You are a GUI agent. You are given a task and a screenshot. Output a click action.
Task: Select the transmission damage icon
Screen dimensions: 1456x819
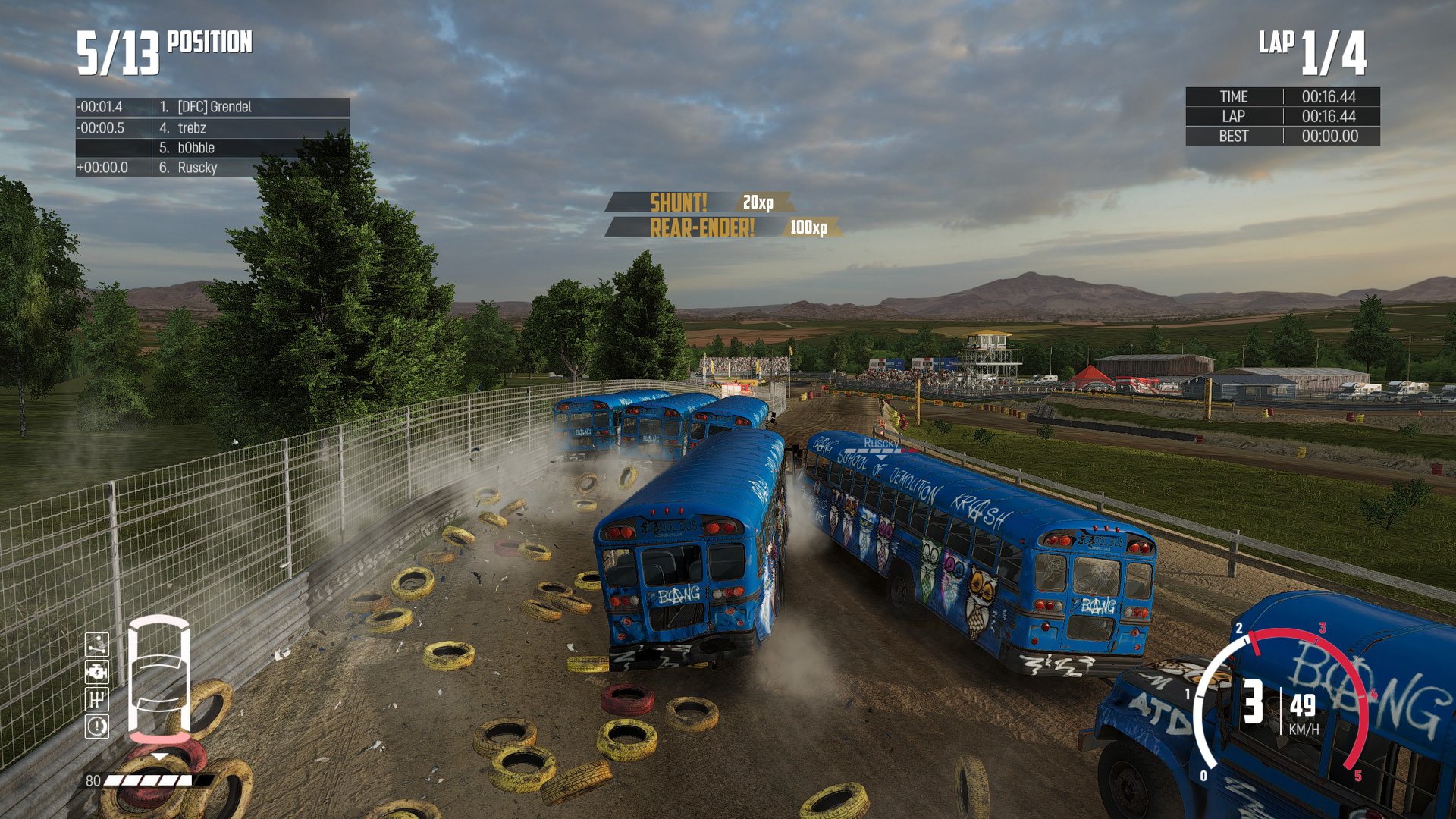[97, 700]
